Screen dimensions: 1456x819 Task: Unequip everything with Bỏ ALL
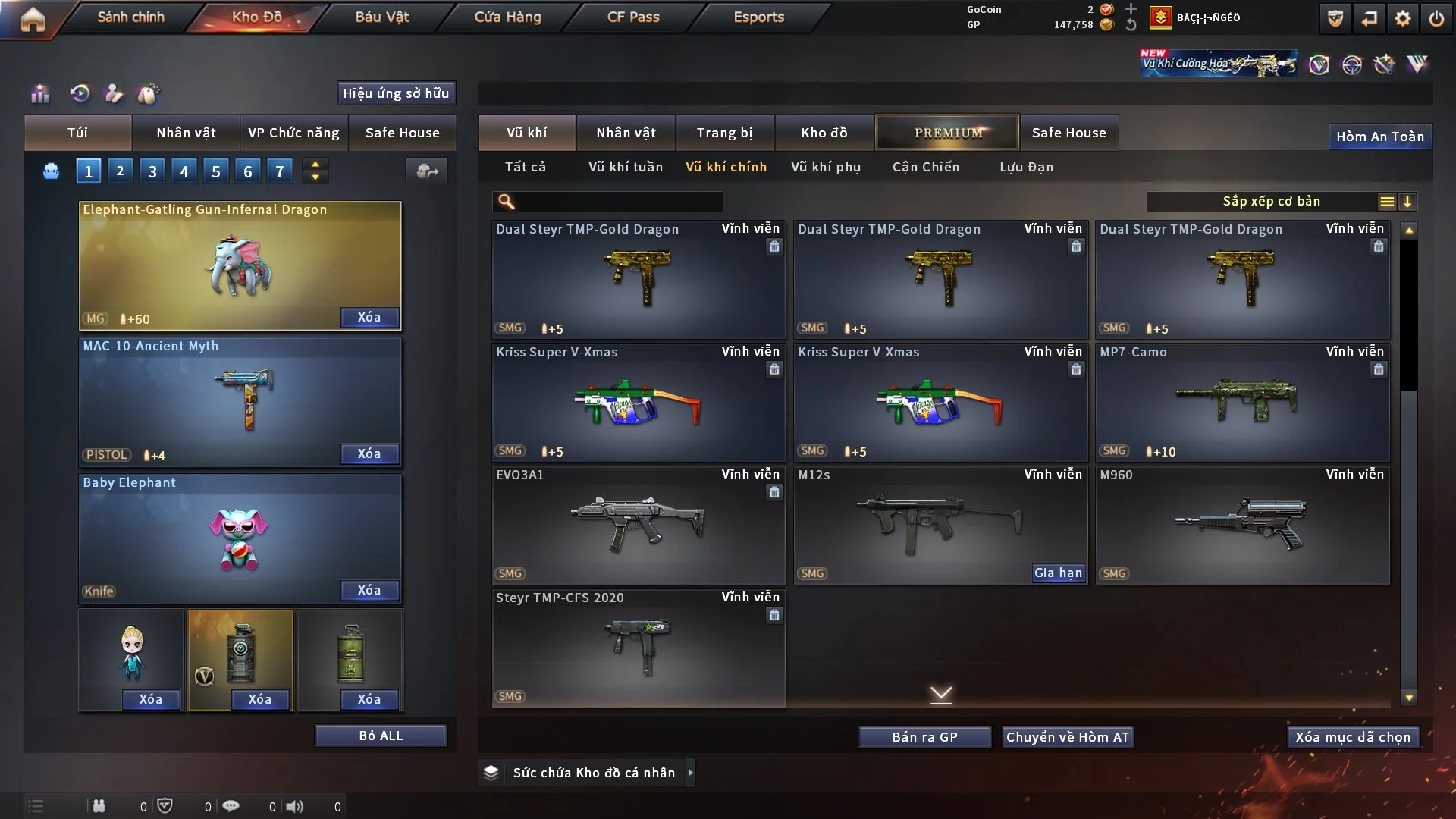point(381,736)
